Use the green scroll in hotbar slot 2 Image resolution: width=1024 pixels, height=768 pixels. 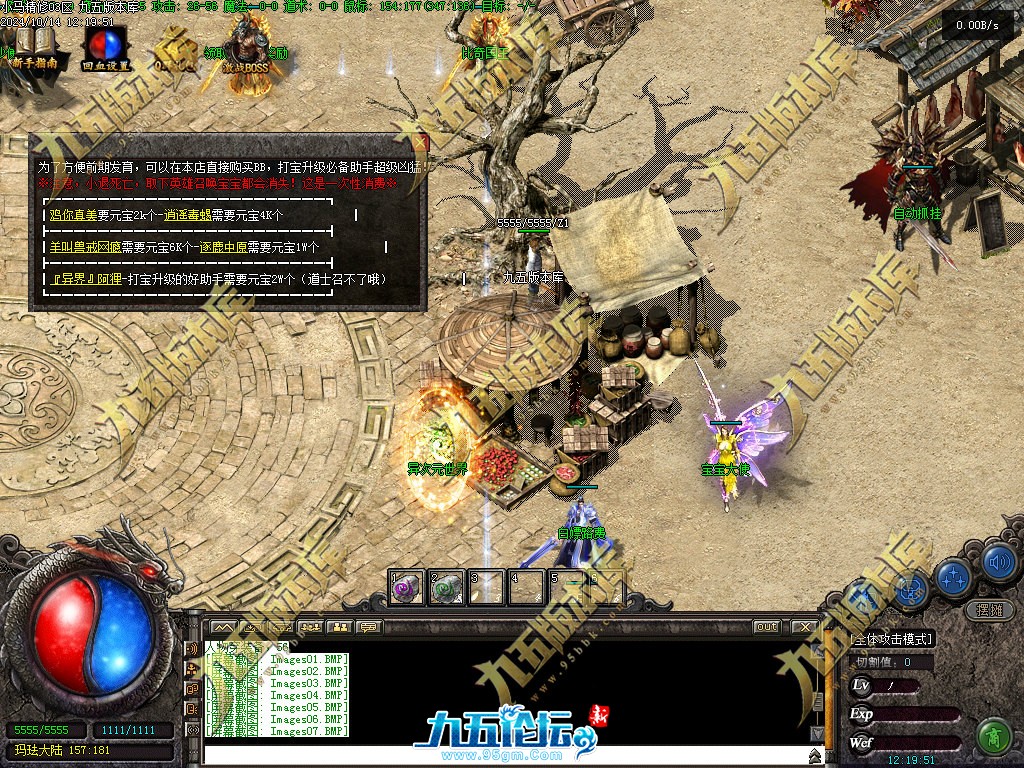coord(445,589)
